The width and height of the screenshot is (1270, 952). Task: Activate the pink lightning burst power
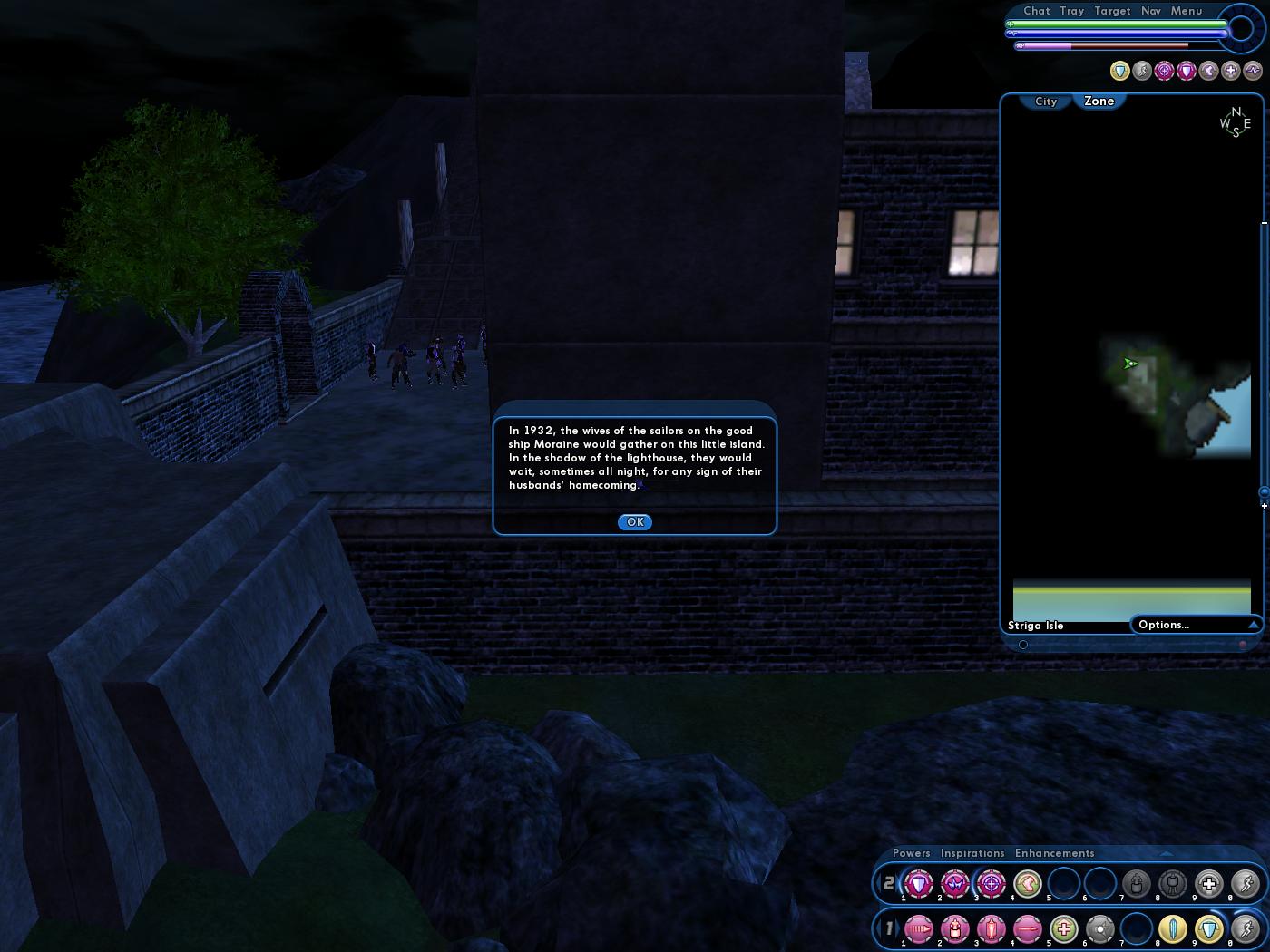tap(954, 883)
